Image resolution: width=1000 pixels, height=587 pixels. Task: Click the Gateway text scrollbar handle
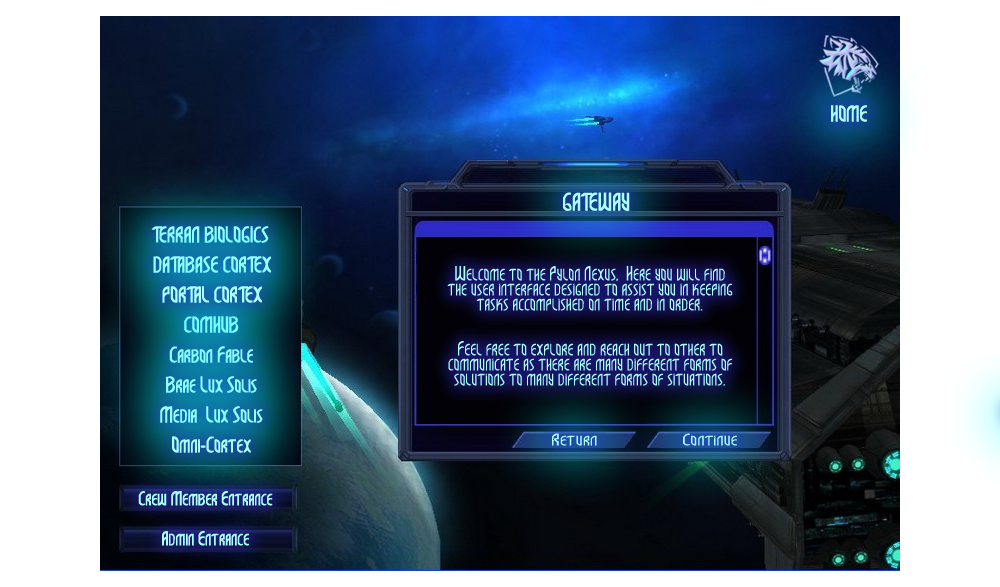pos(765,255)
